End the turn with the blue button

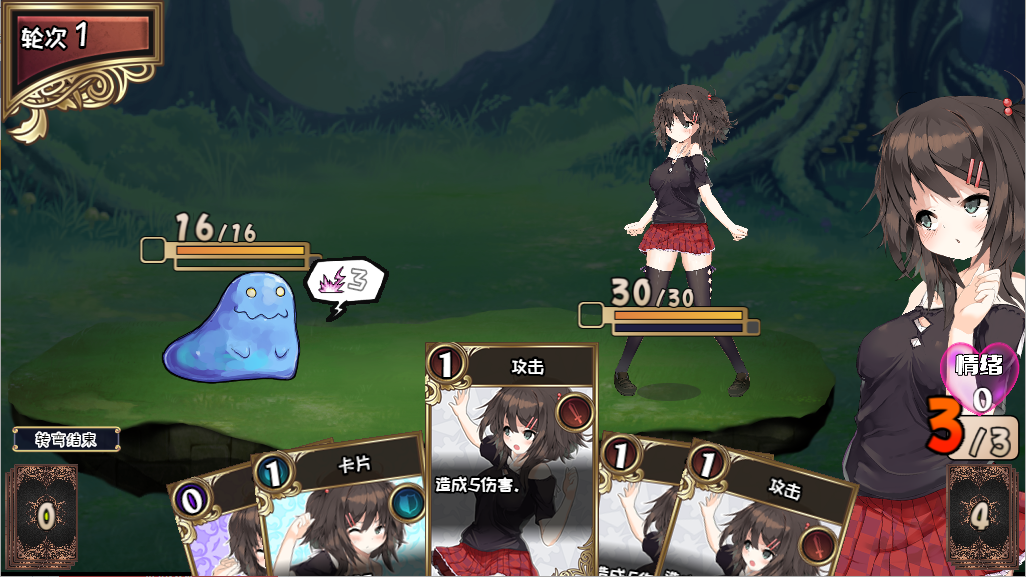pos(66,439)
